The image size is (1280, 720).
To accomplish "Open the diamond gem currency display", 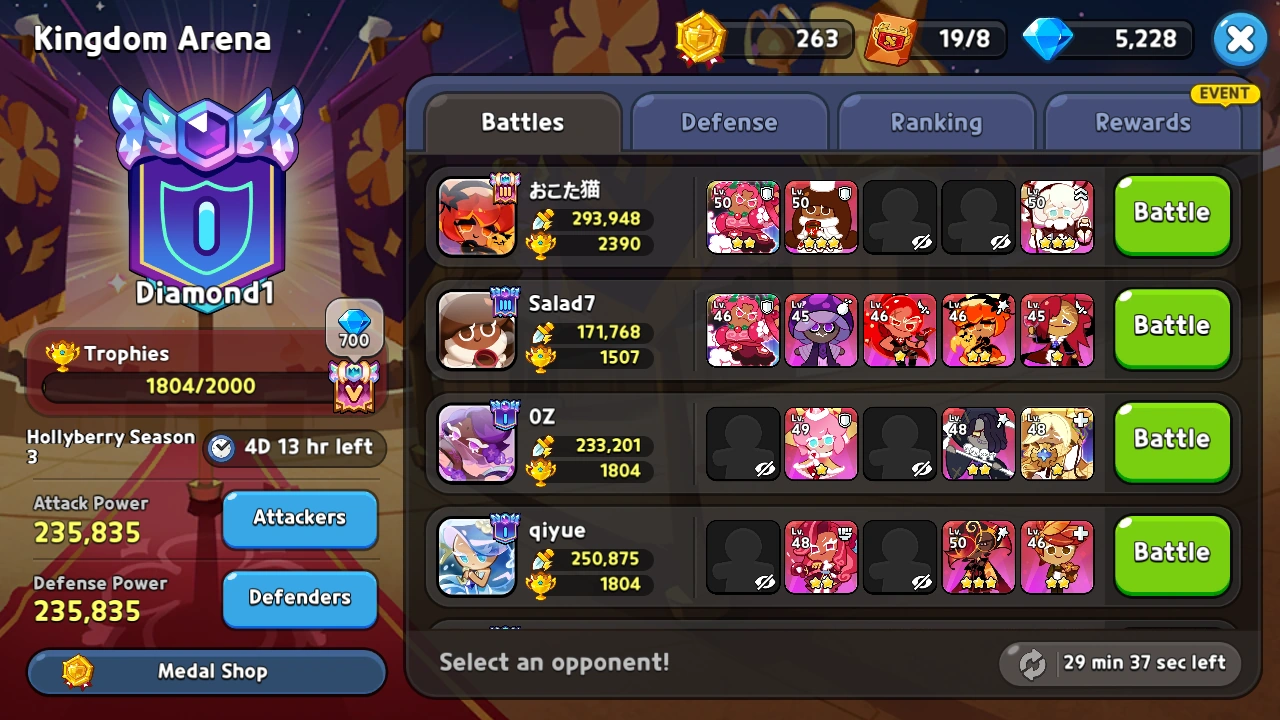I will tap(1105, 39).
